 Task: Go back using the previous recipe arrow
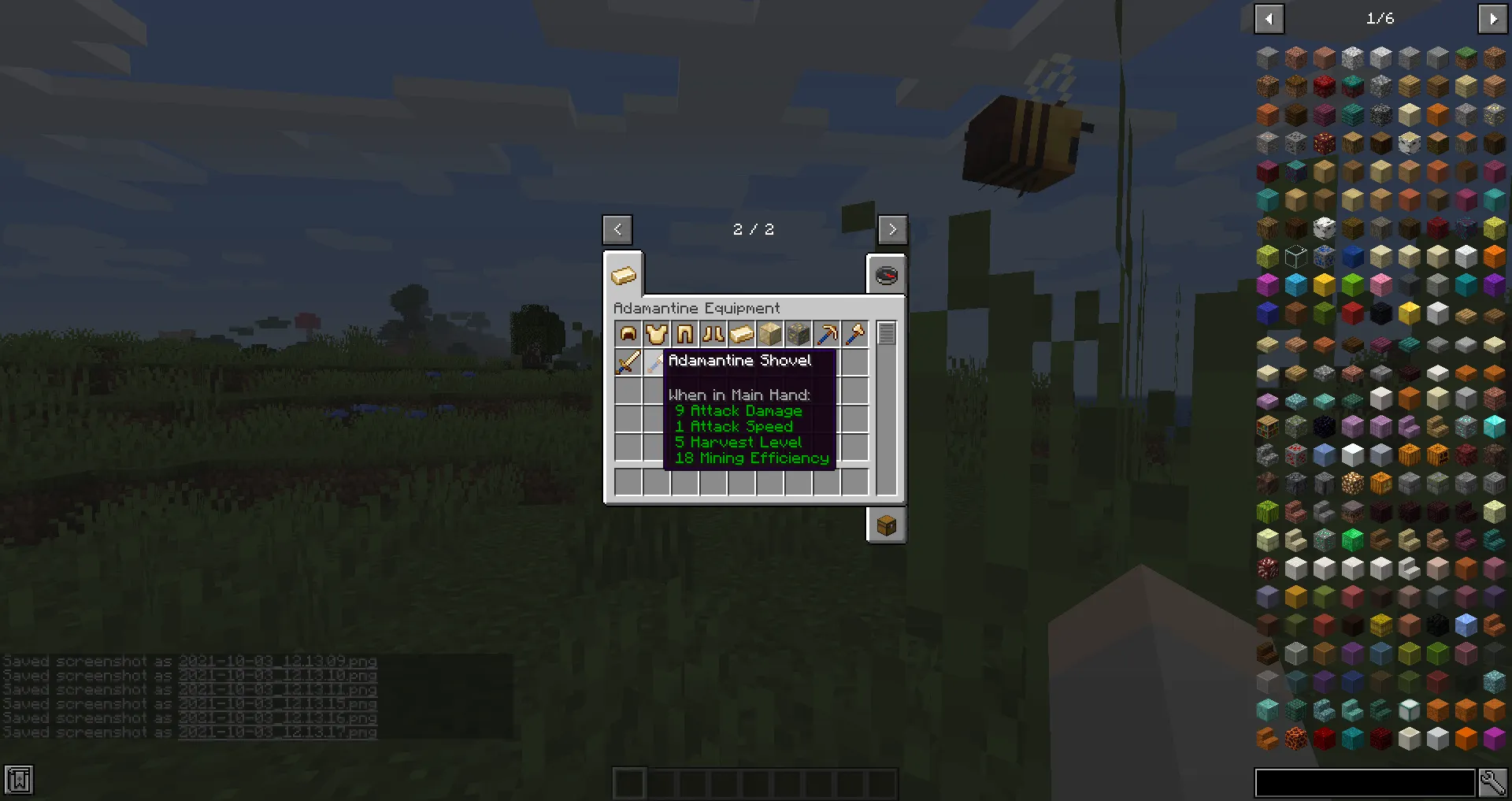(617, 229)
